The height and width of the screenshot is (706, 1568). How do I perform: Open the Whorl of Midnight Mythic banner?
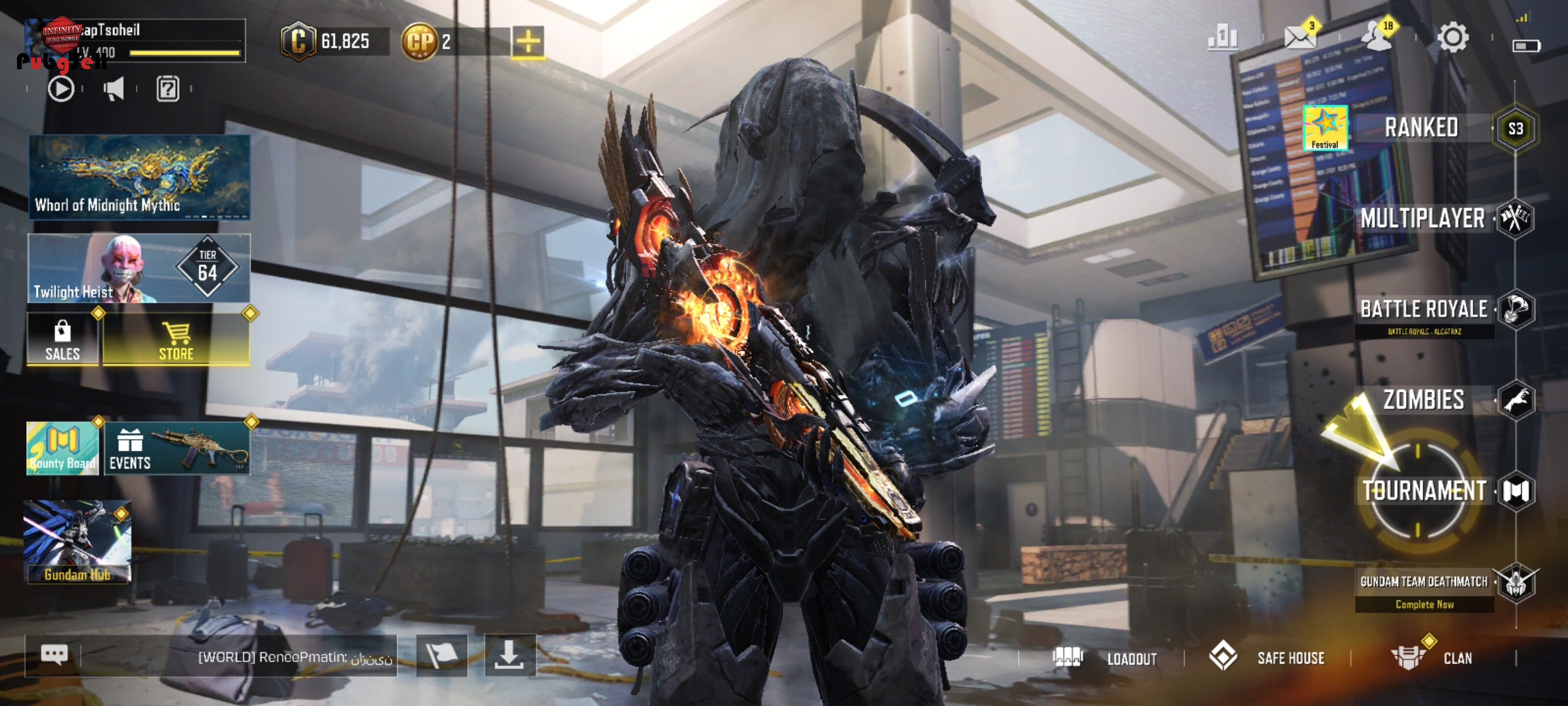tap(139, 176)
